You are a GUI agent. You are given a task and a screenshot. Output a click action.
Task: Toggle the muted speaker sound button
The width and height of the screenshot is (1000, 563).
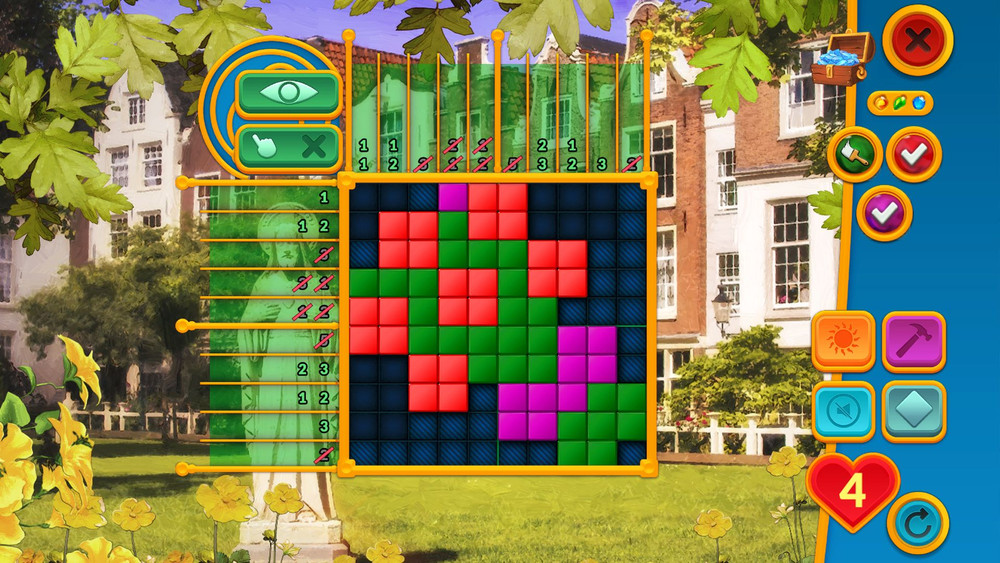843,411
